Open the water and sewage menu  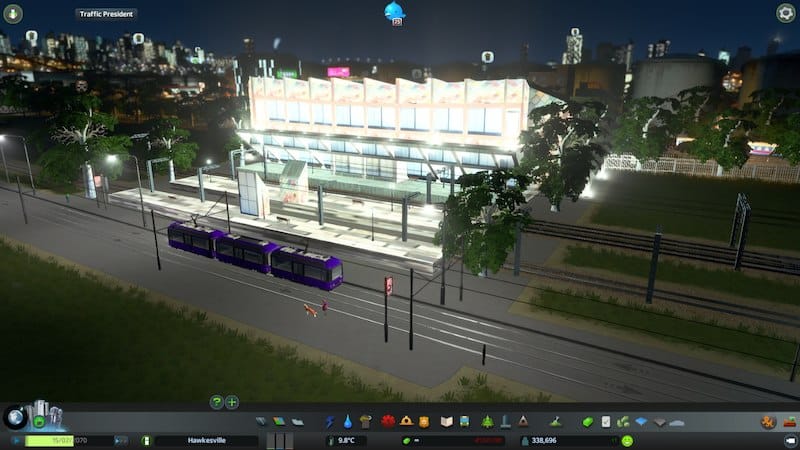347,422
